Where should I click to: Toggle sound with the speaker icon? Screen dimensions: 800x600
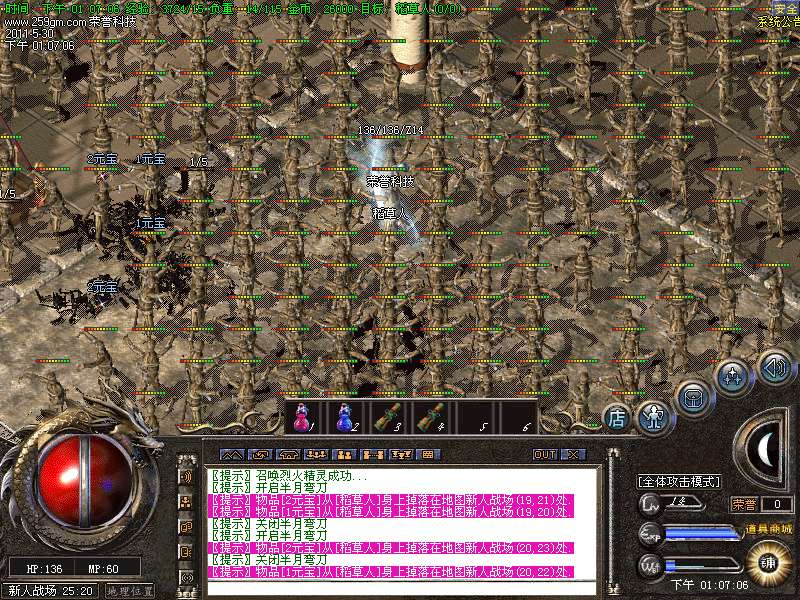click(x=773, y=366)
